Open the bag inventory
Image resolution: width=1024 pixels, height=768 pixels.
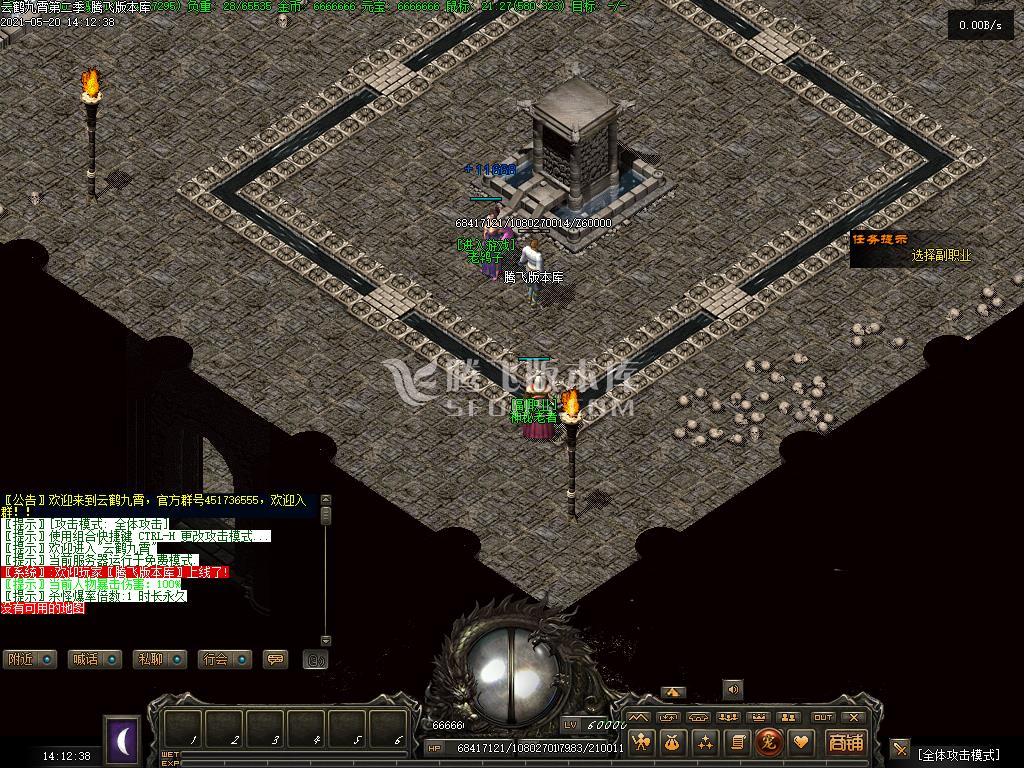tap(673, 742)
